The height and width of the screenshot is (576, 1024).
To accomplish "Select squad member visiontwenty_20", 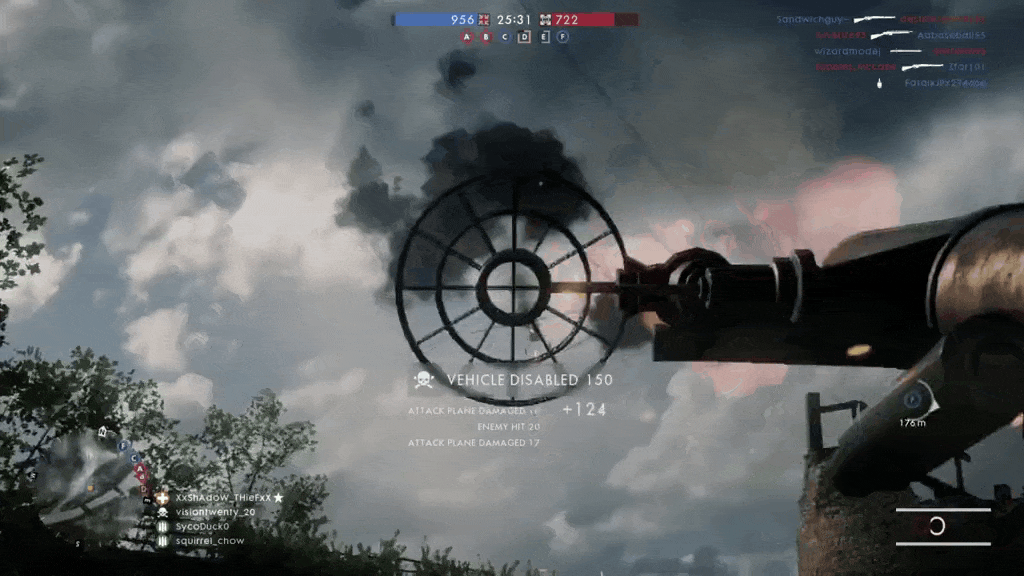I will [x=209, y=512].
